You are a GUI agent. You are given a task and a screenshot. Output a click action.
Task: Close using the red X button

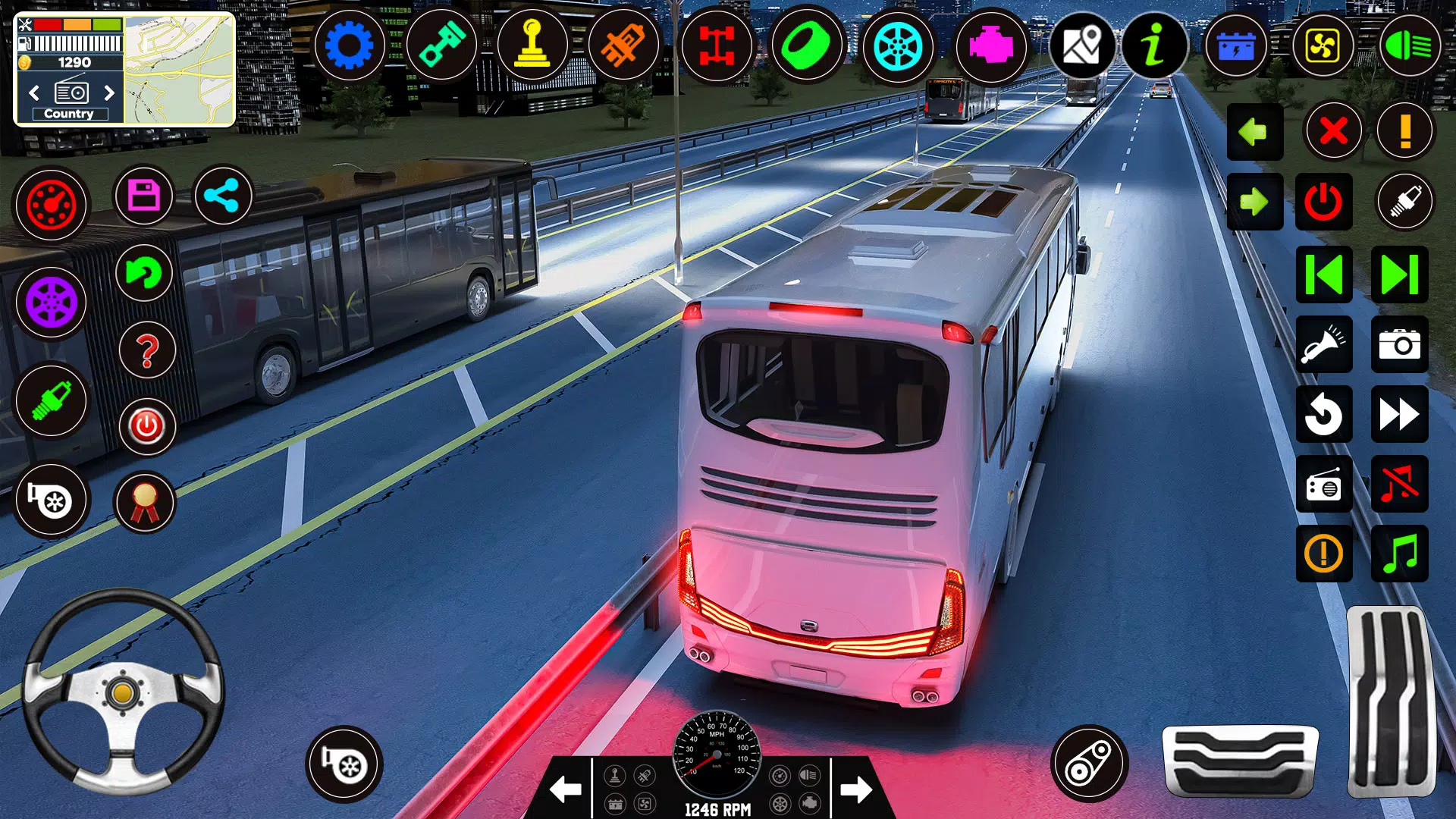point(1333,131)
